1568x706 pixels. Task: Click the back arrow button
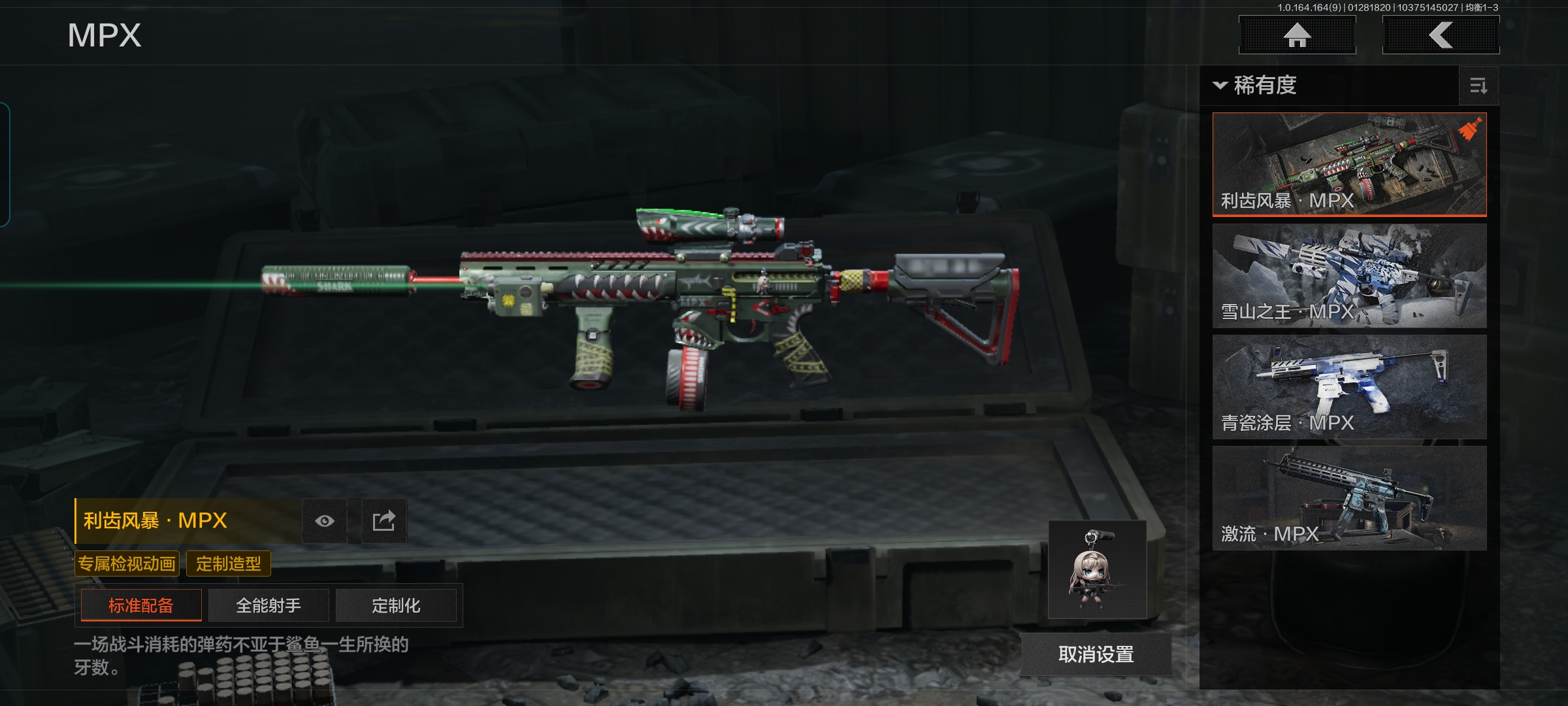1441,35
